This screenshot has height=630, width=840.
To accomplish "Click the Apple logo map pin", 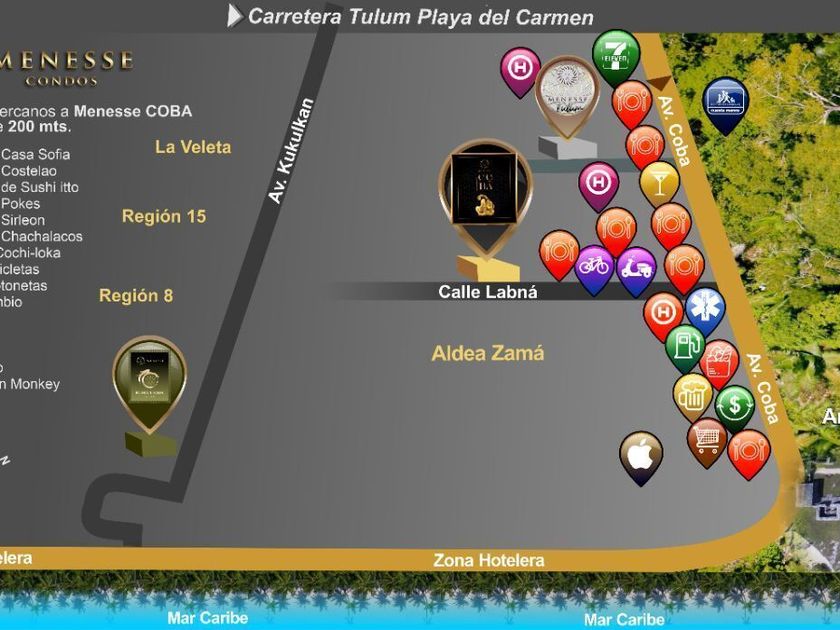I will pyautogui.click(x=641, y=455).
